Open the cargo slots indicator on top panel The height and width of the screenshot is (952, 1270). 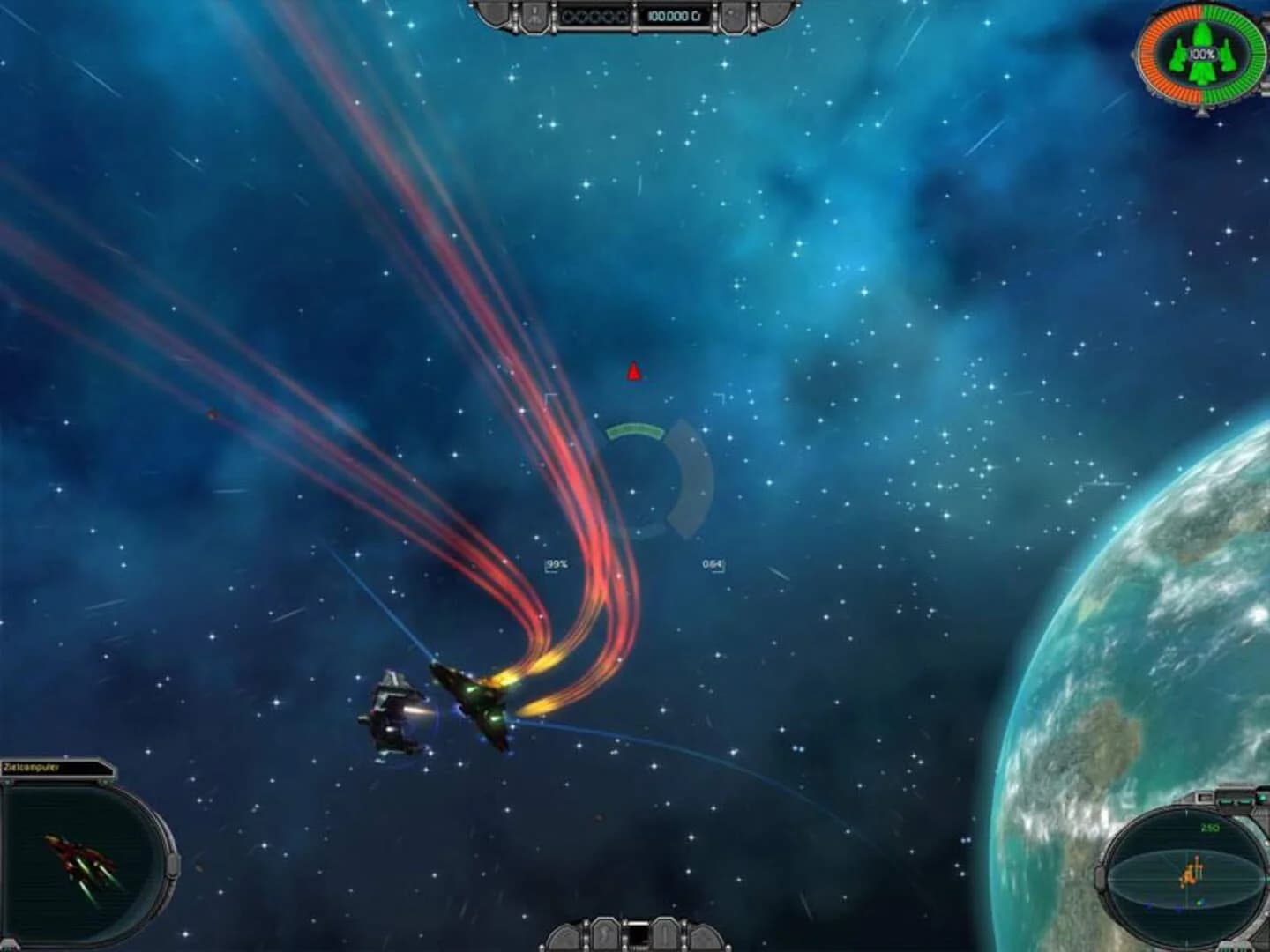coord(594,16)
